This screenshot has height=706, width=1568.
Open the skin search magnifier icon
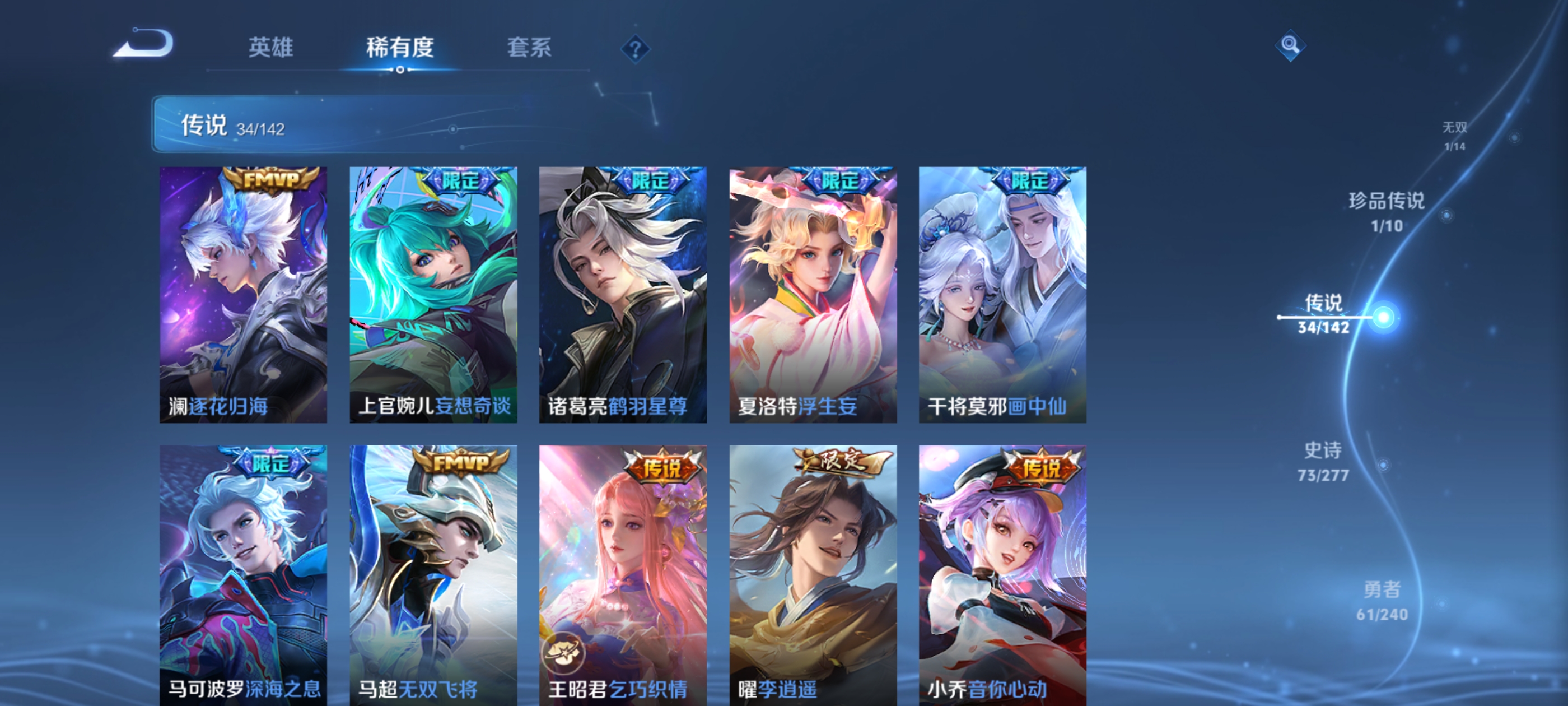[x=1290, y=45]
